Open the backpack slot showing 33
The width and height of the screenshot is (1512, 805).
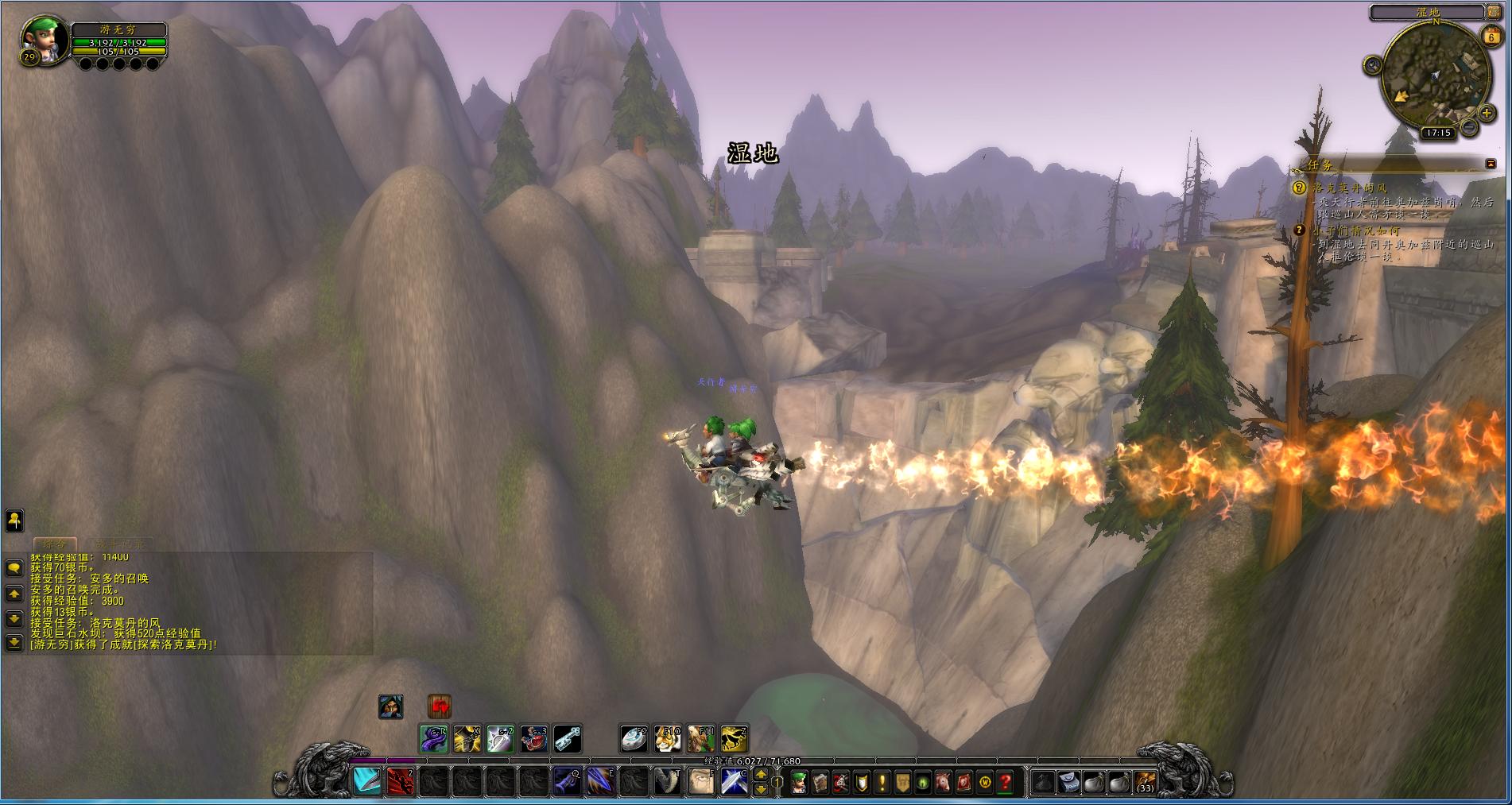coord(1146,783)
